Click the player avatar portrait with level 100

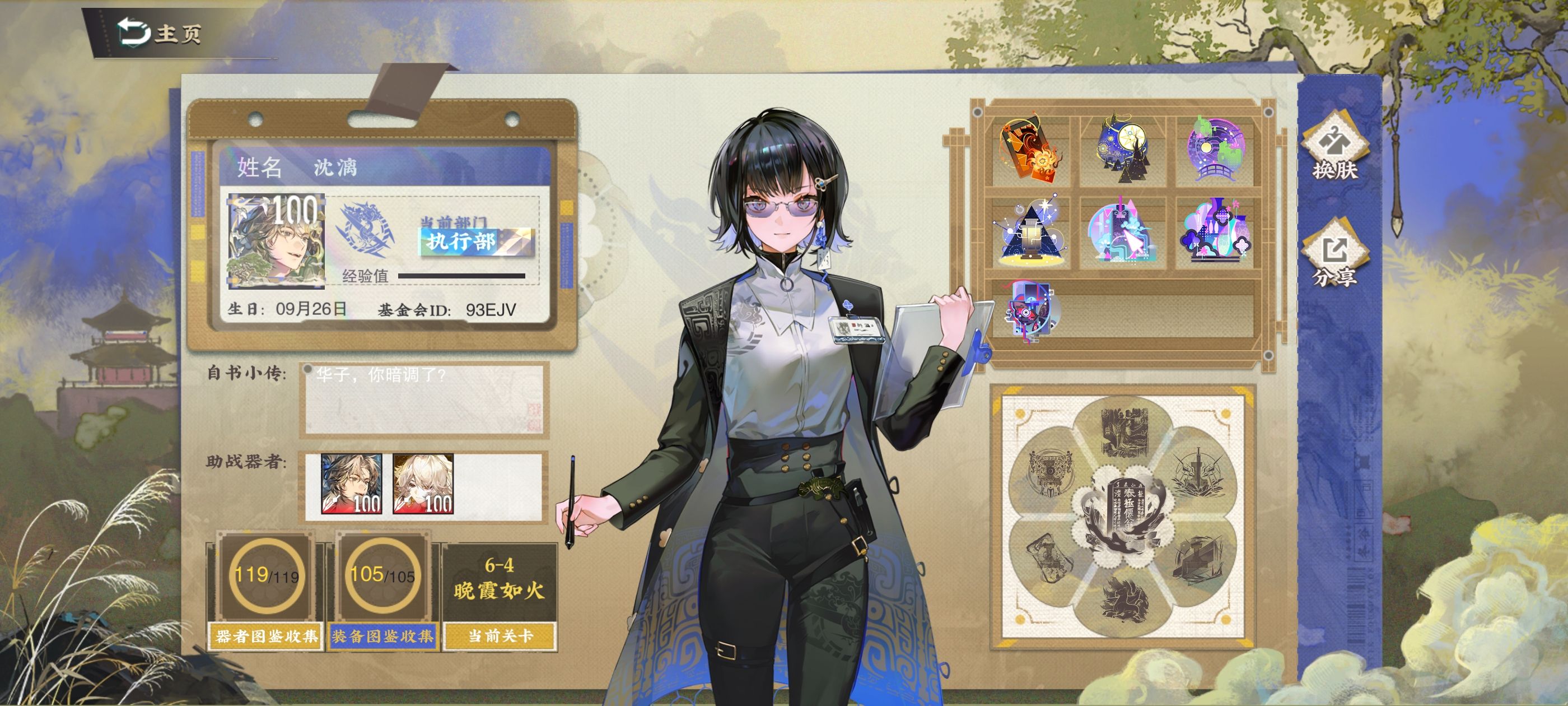275,240
